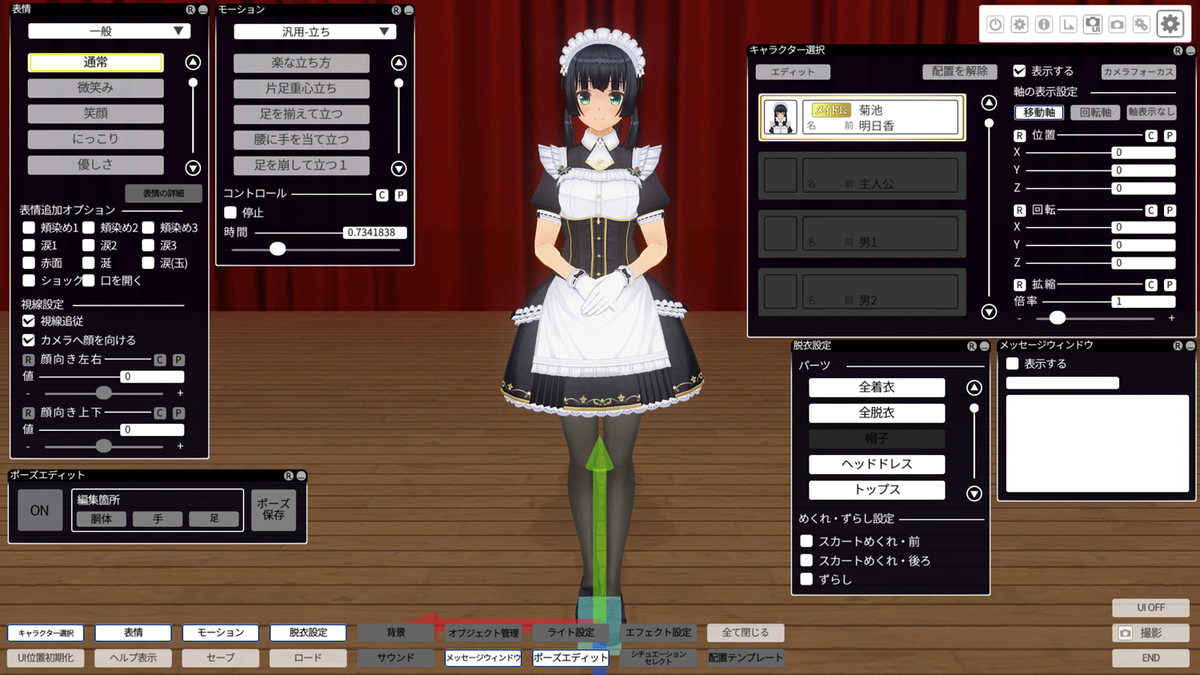1200x675 pixels.
Task: Choose the 笑顔 expression
Action: 95,114
